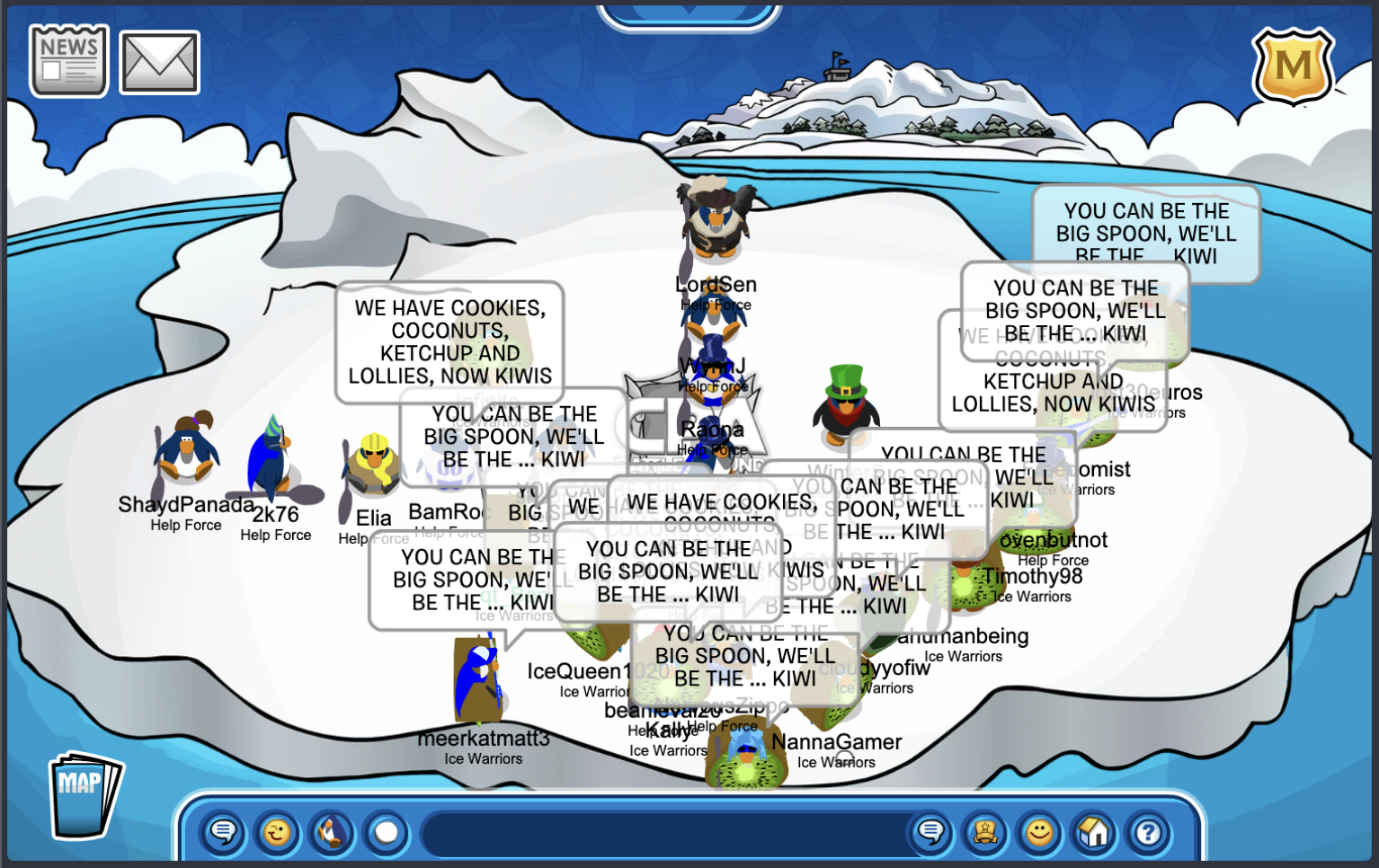Go to your igloo house
1379x868 pixels.
click(1094, 833)
